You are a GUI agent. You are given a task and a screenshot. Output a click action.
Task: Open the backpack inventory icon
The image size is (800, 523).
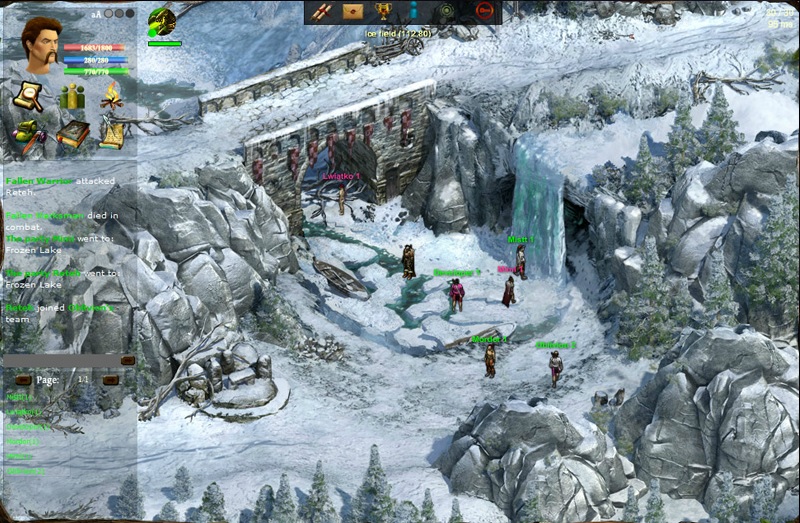click(27, 134)
